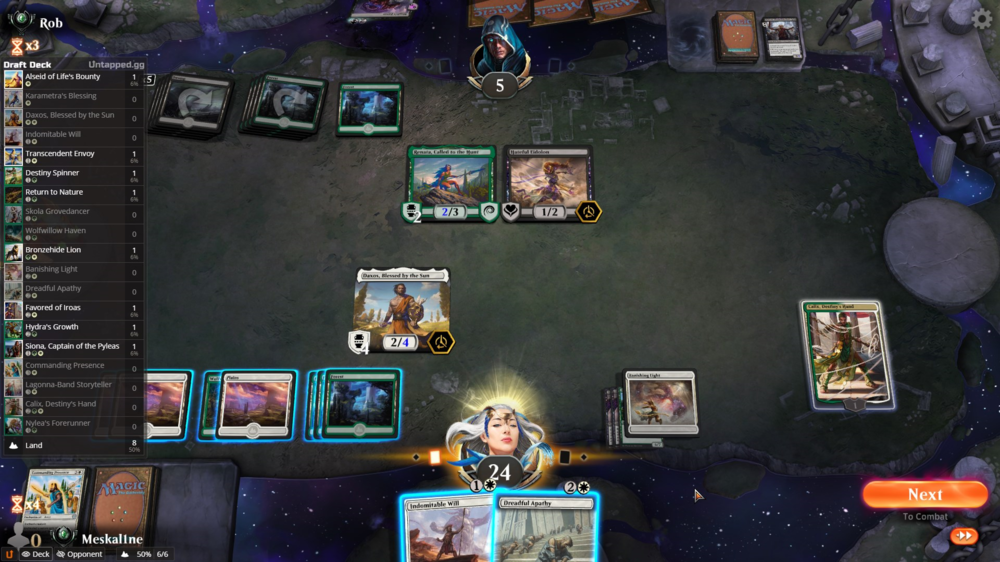Viewport: 1000px width, 562px height.
Task: Open the settings gear menu
Action: coord(982,19)
